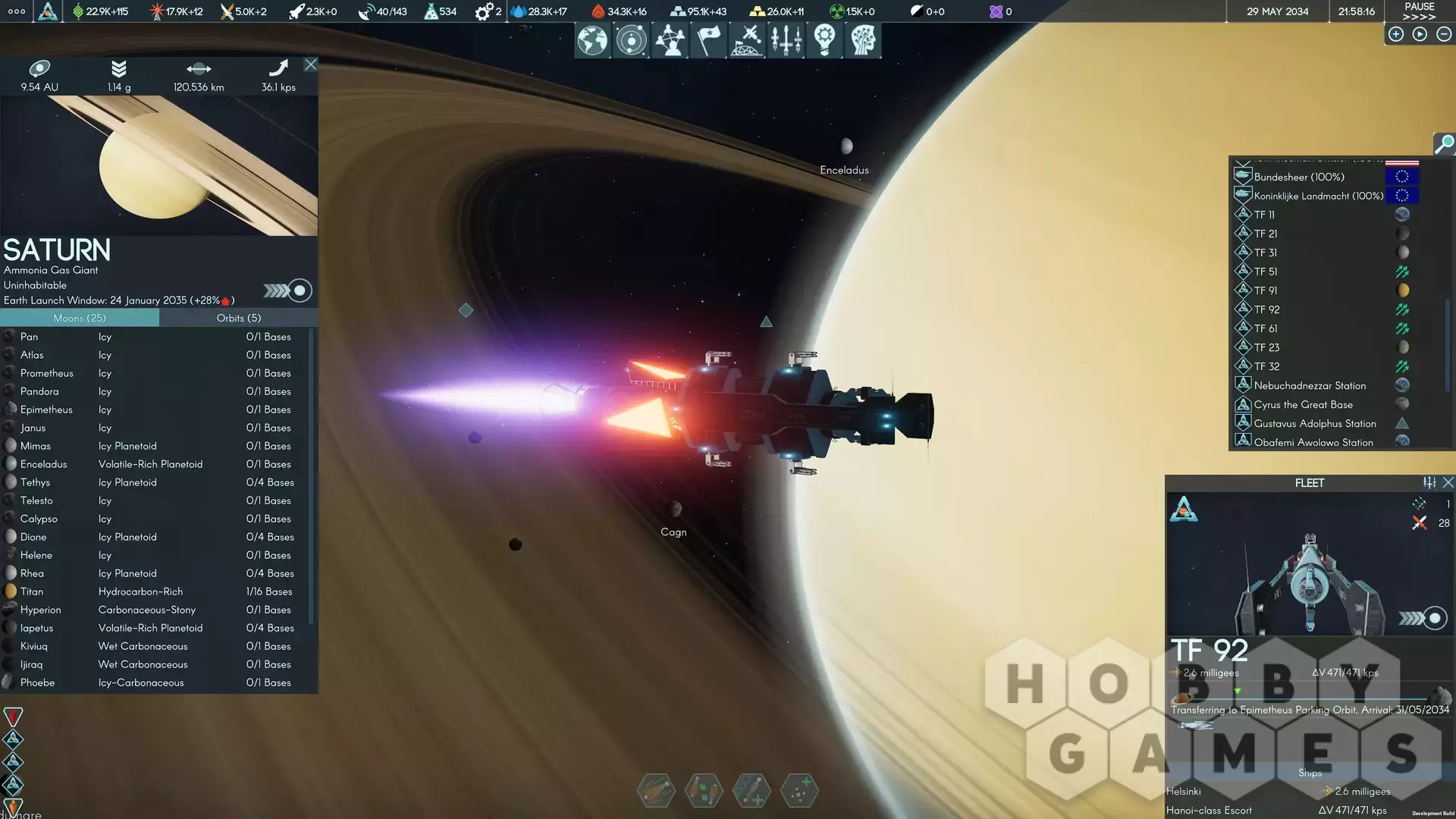Switch to the Orbits (5) tab
This screenshot has height=819, width=1456.
[x=238, y=318]
